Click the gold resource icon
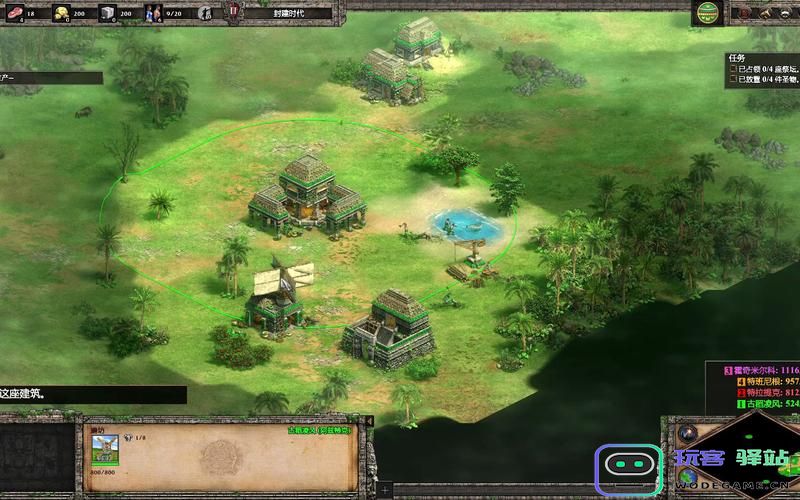Screen dimensions: 800x500 (x=60, y=13)
